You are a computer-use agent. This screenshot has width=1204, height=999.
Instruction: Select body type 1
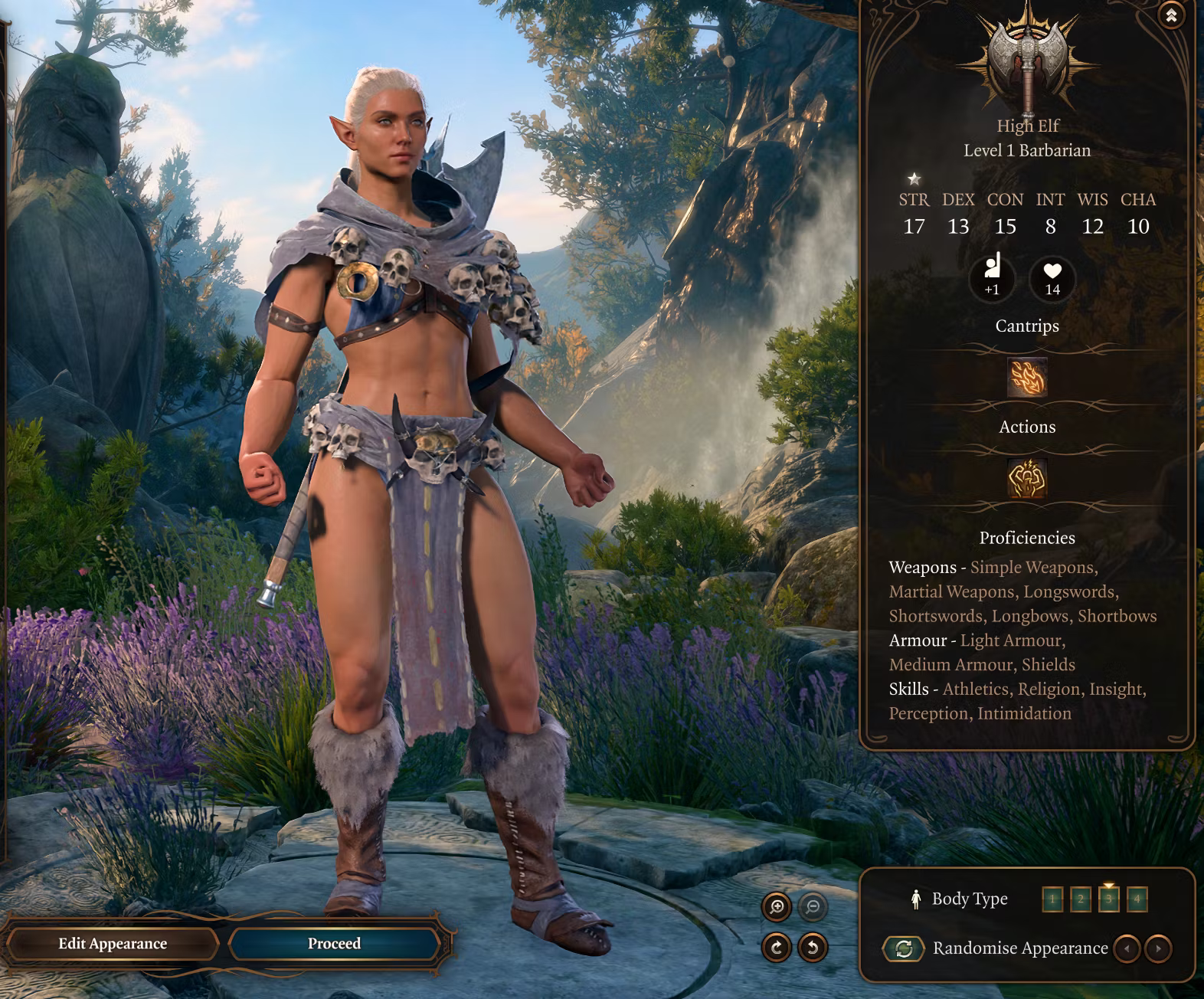1052,899
